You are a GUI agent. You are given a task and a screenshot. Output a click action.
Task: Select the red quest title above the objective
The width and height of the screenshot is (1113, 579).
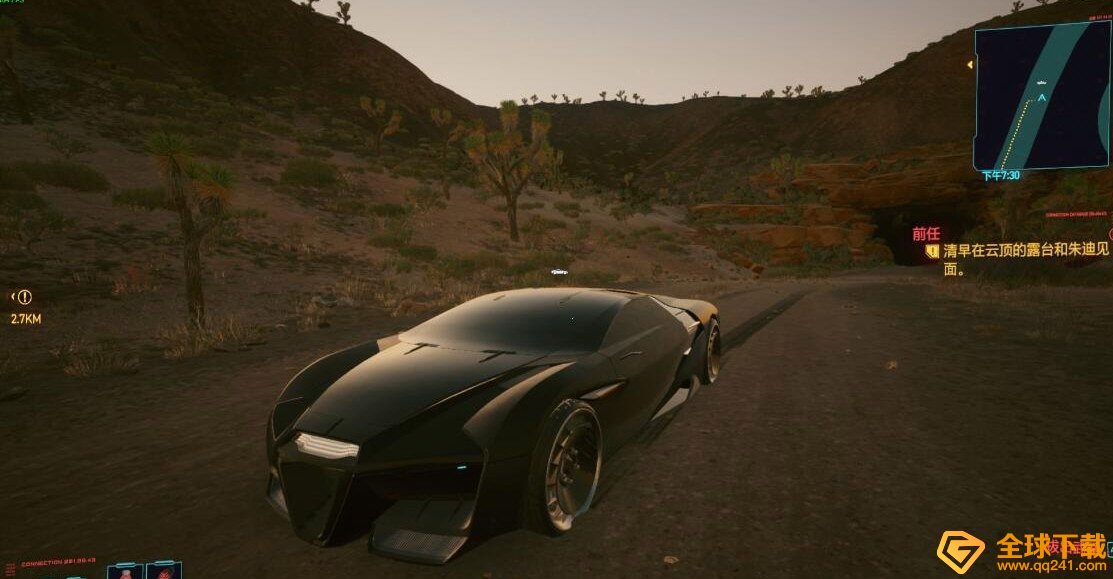pos(925,234)
